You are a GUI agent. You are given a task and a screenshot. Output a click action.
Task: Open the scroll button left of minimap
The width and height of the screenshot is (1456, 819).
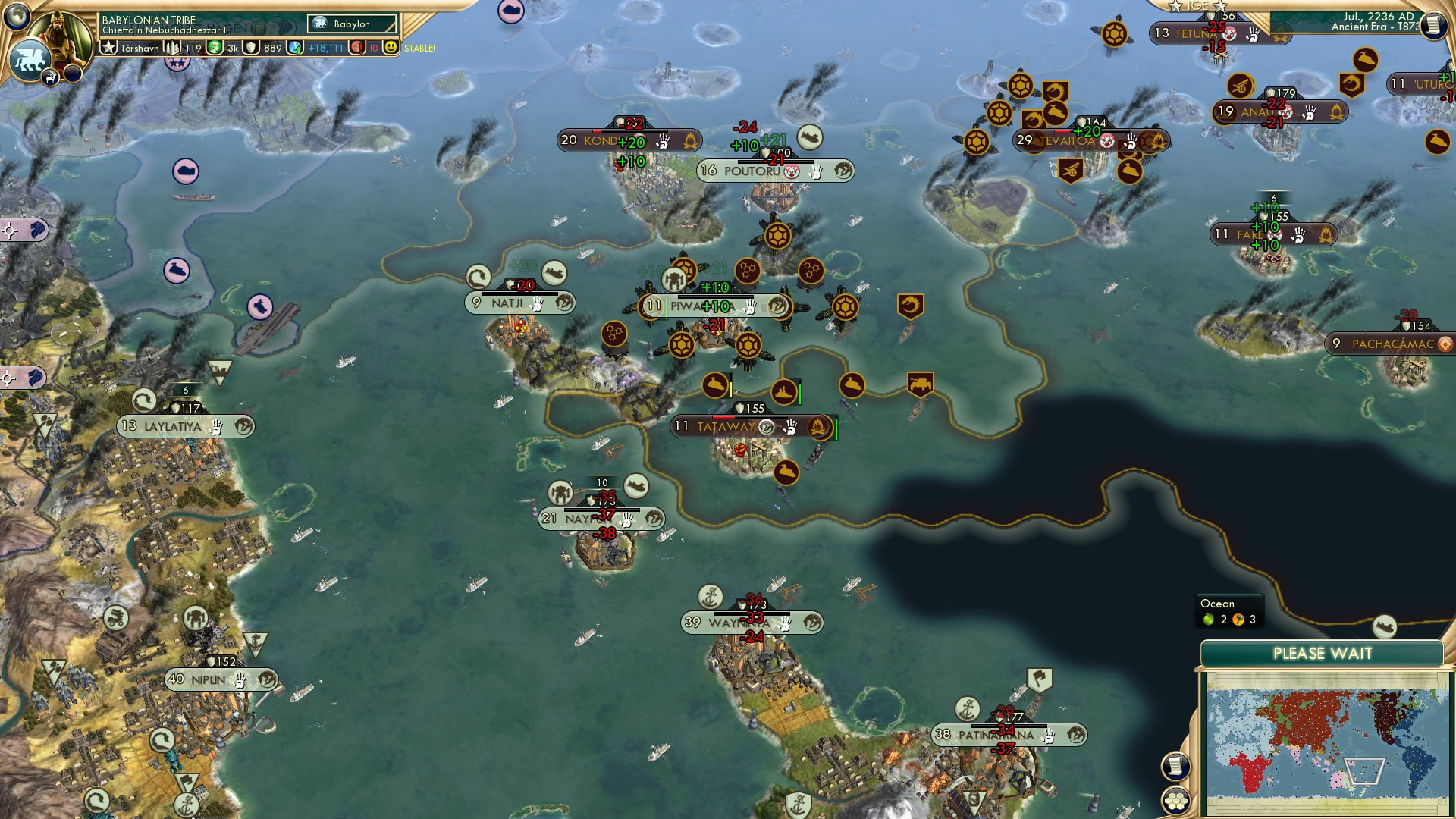click(1175, 765)
